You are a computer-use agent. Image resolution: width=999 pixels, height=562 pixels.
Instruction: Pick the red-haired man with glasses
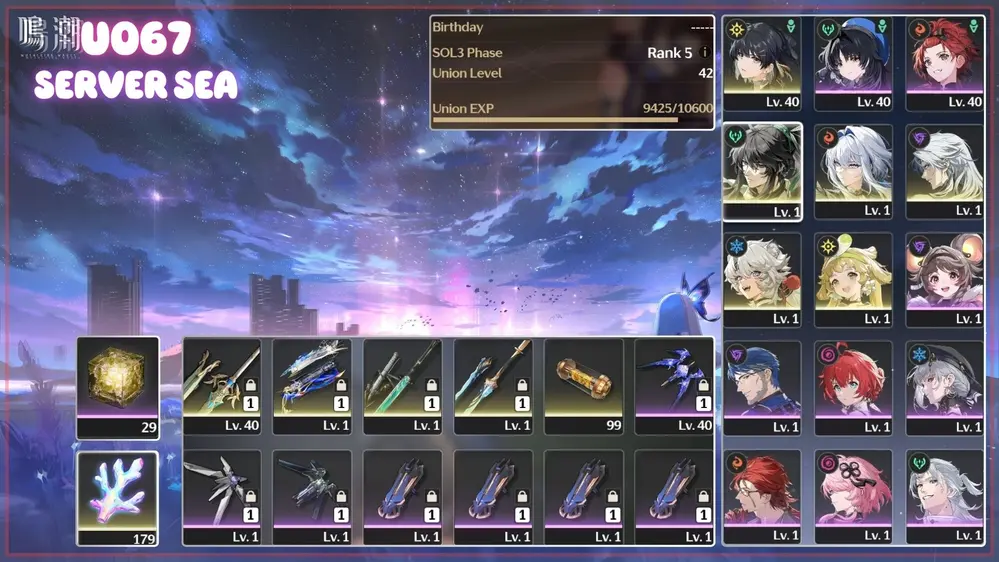coord(762,490)
